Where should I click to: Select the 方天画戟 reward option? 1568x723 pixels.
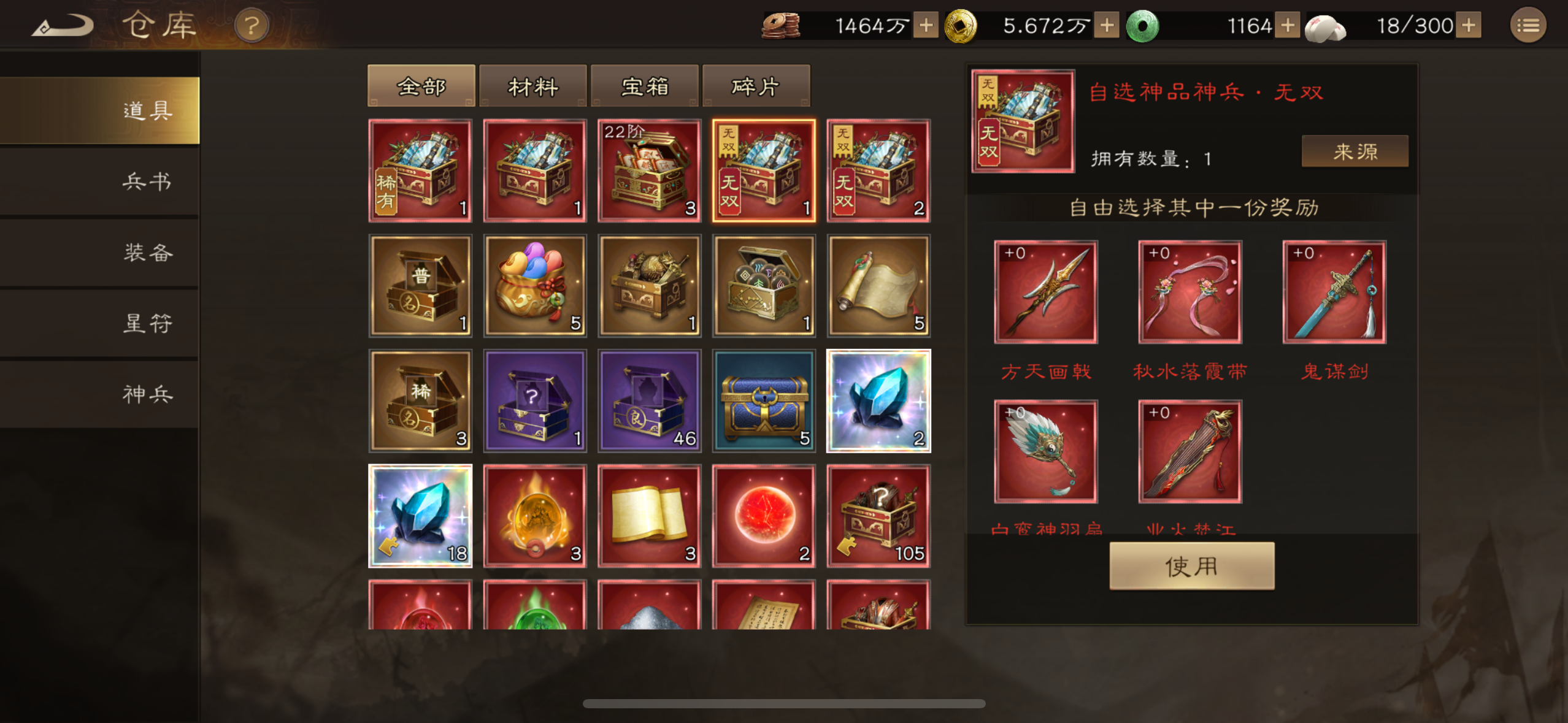(1046, 293)
